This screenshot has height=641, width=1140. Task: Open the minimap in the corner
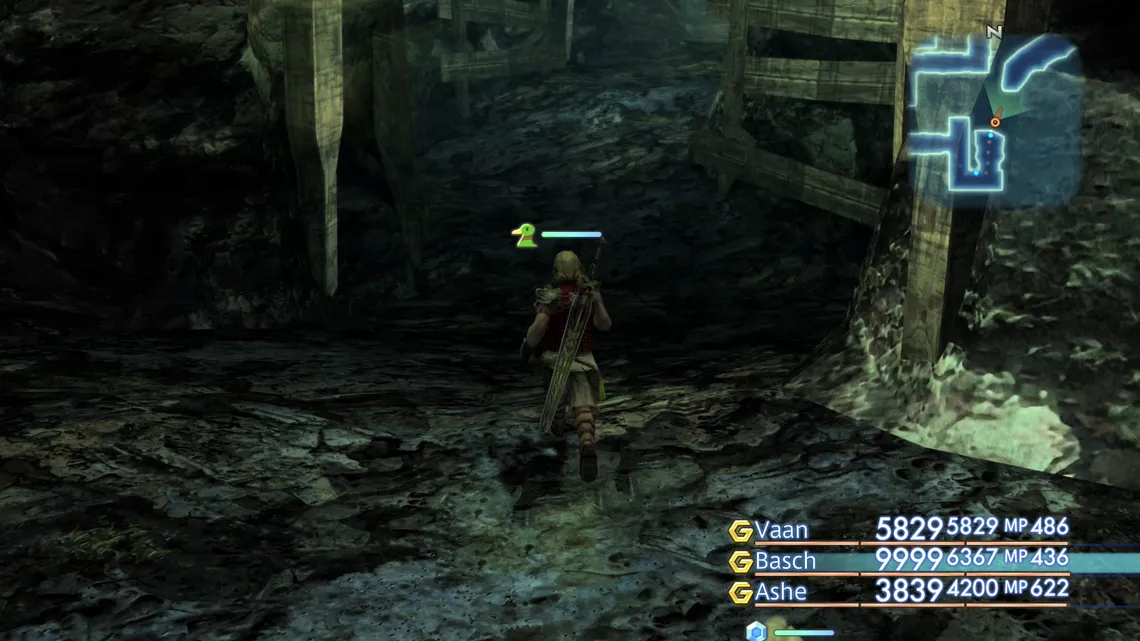click(995, 118)
